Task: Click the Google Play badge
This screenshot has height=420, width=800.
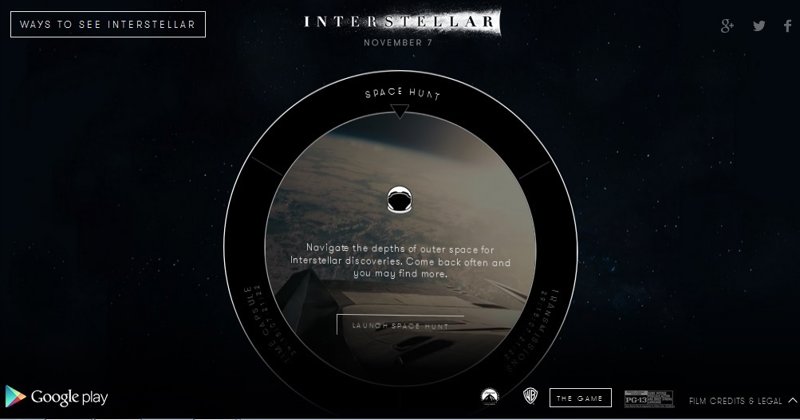Action: (55, 397)
